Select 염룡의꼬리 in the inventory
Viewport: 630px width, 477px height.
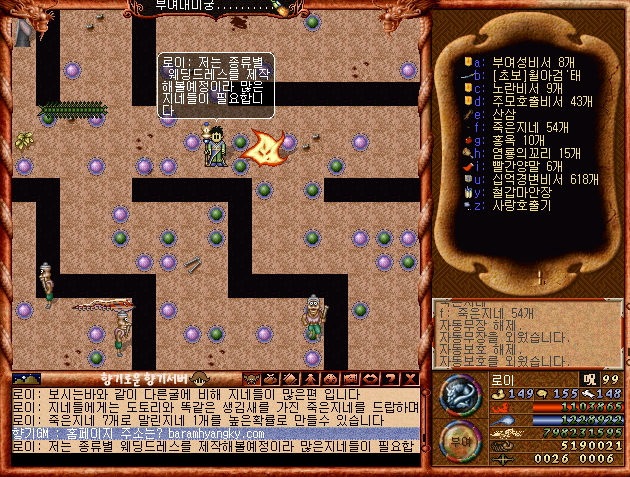(520, 153)
